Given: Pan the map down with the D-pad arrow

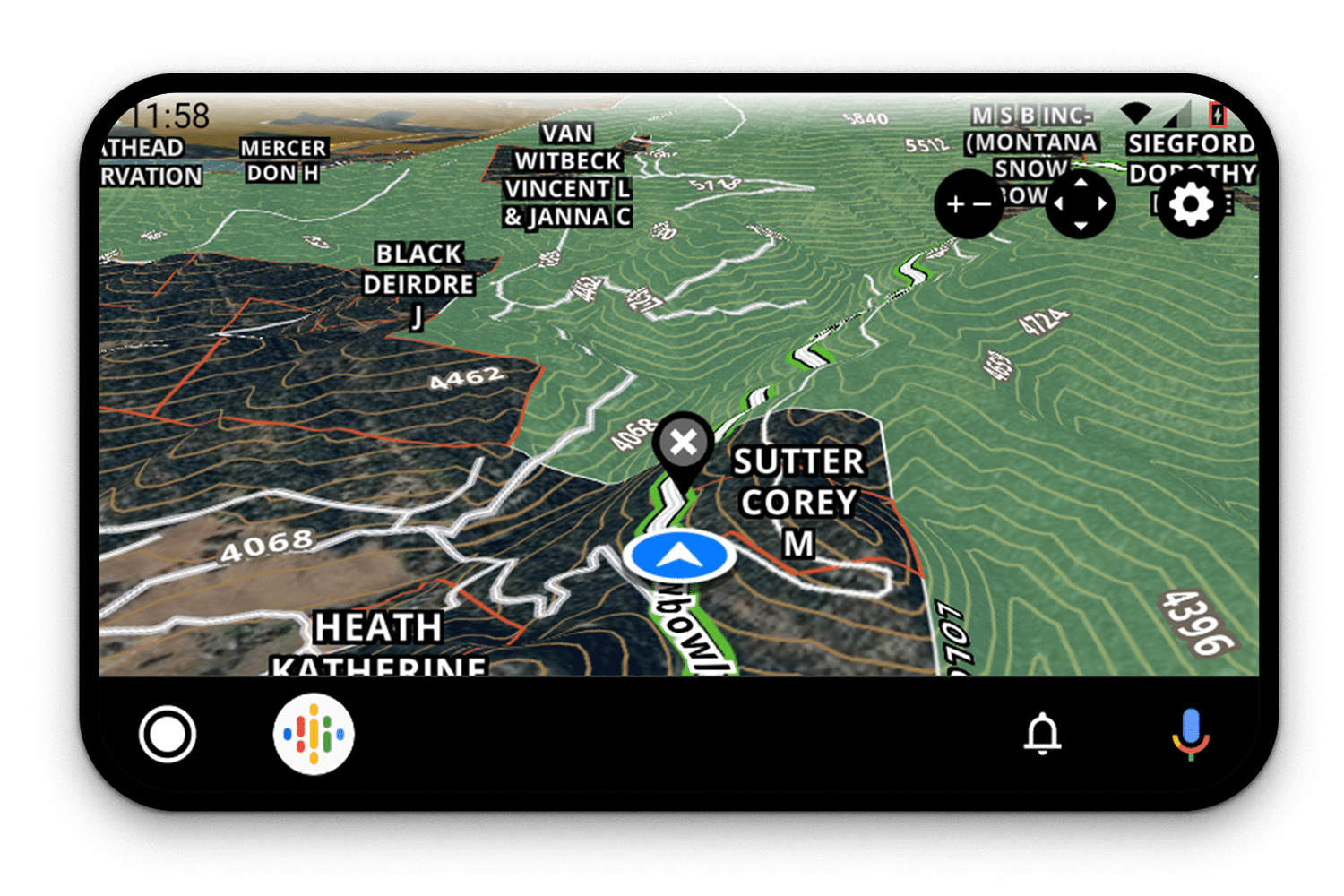Looking at the screenshot, I should click(1081, 226).
